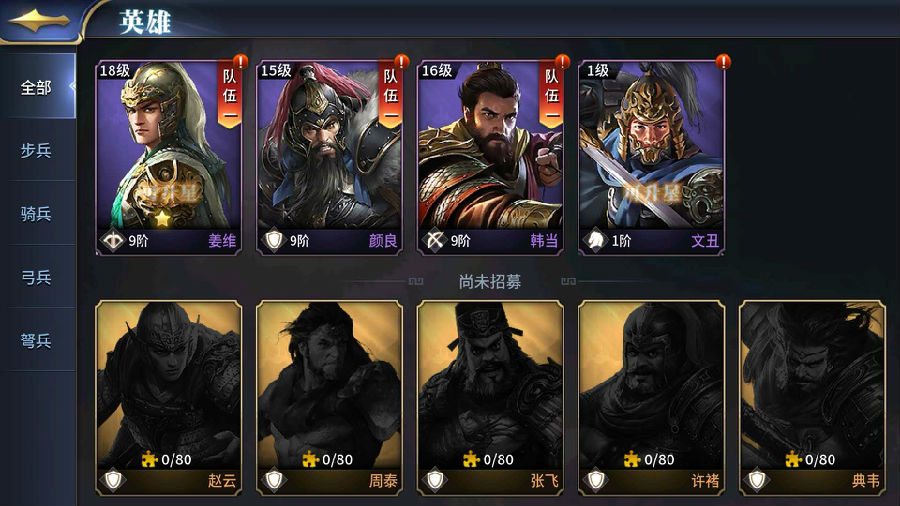Switch to the 步兵 tab

tap(37, 150)
